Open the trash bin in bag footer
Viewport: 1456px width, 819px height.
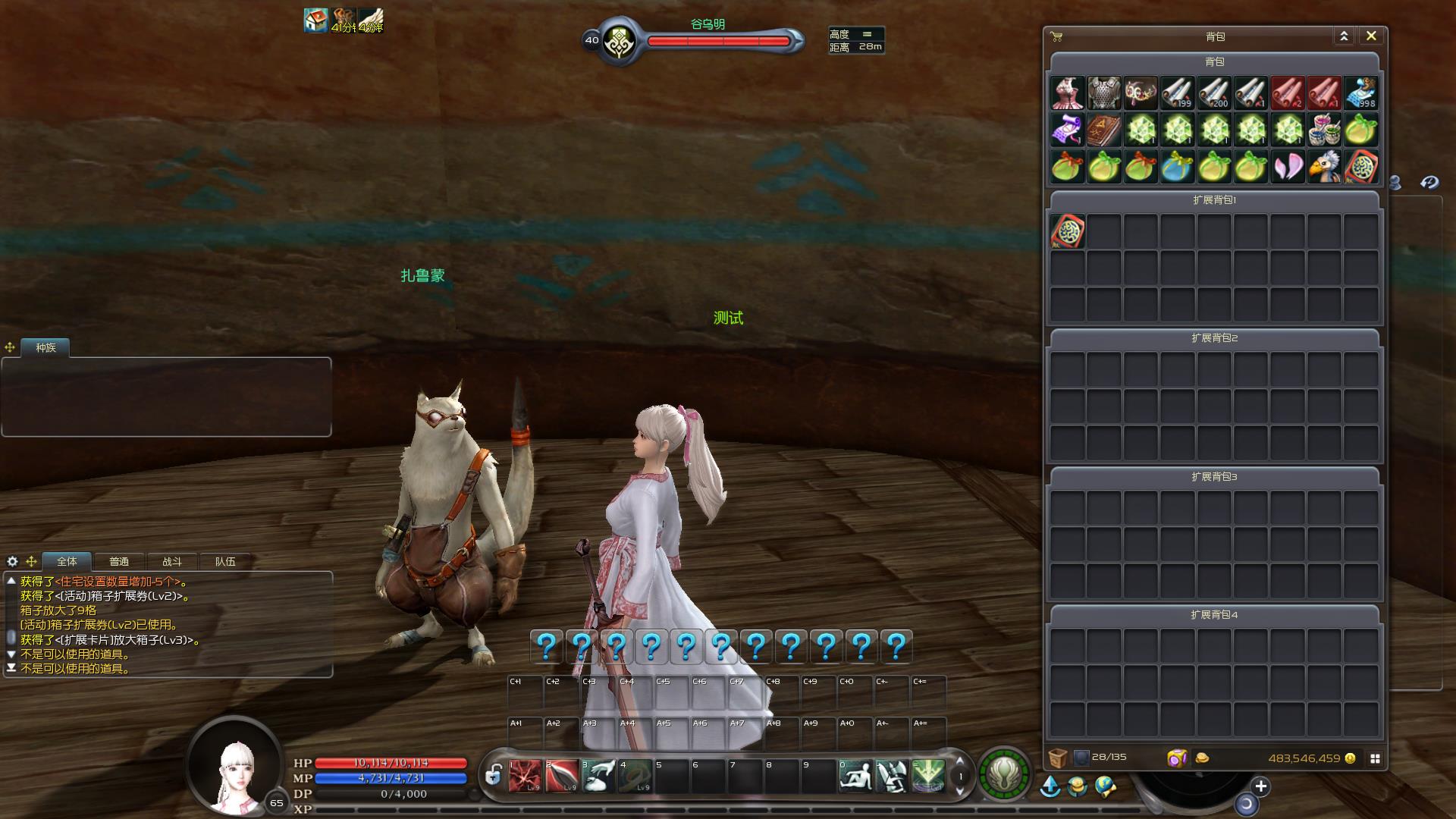1058,758
